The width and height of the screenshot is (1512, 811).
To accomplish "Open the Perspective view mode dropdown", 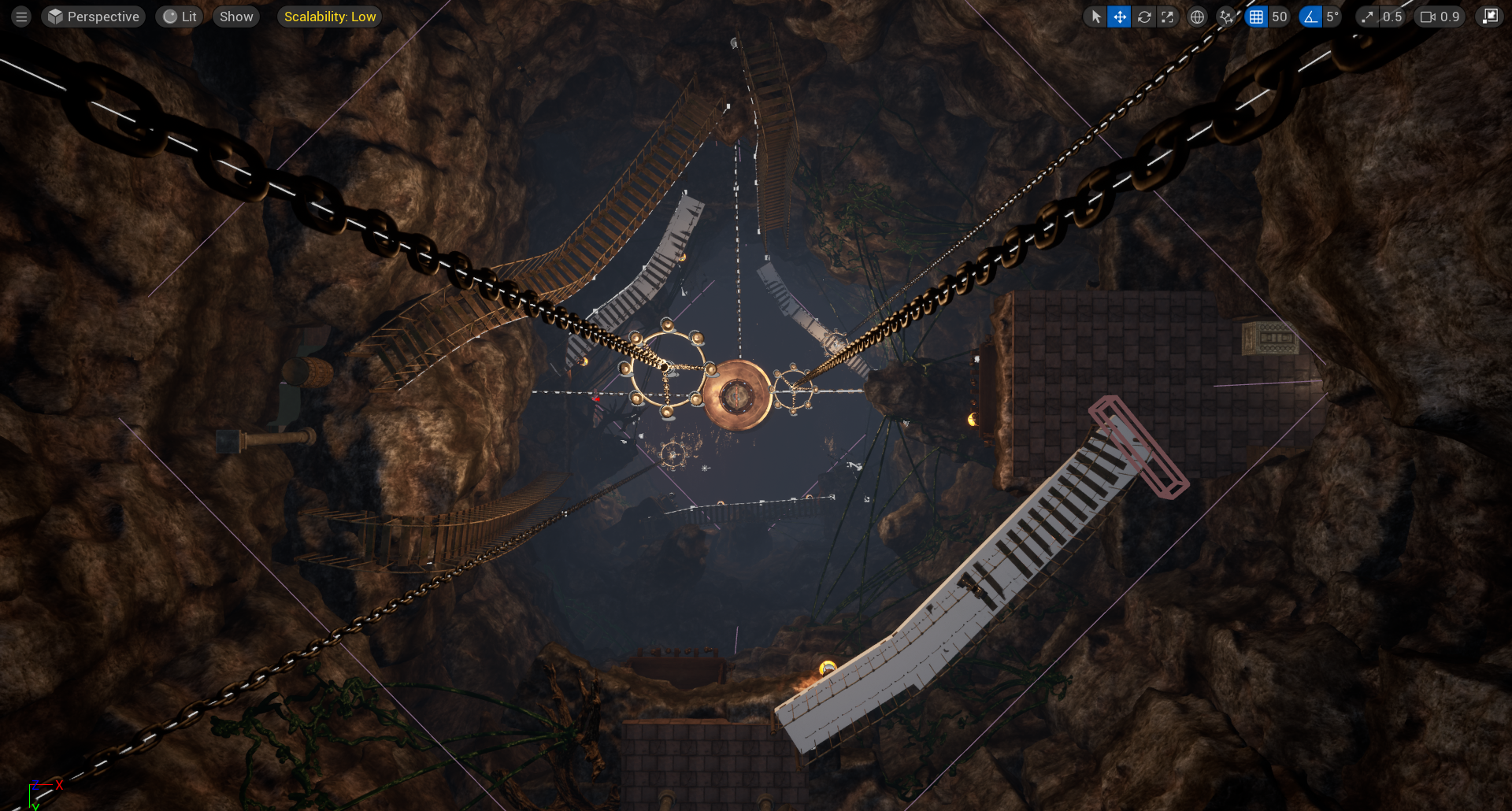I will tap(94, 17).
